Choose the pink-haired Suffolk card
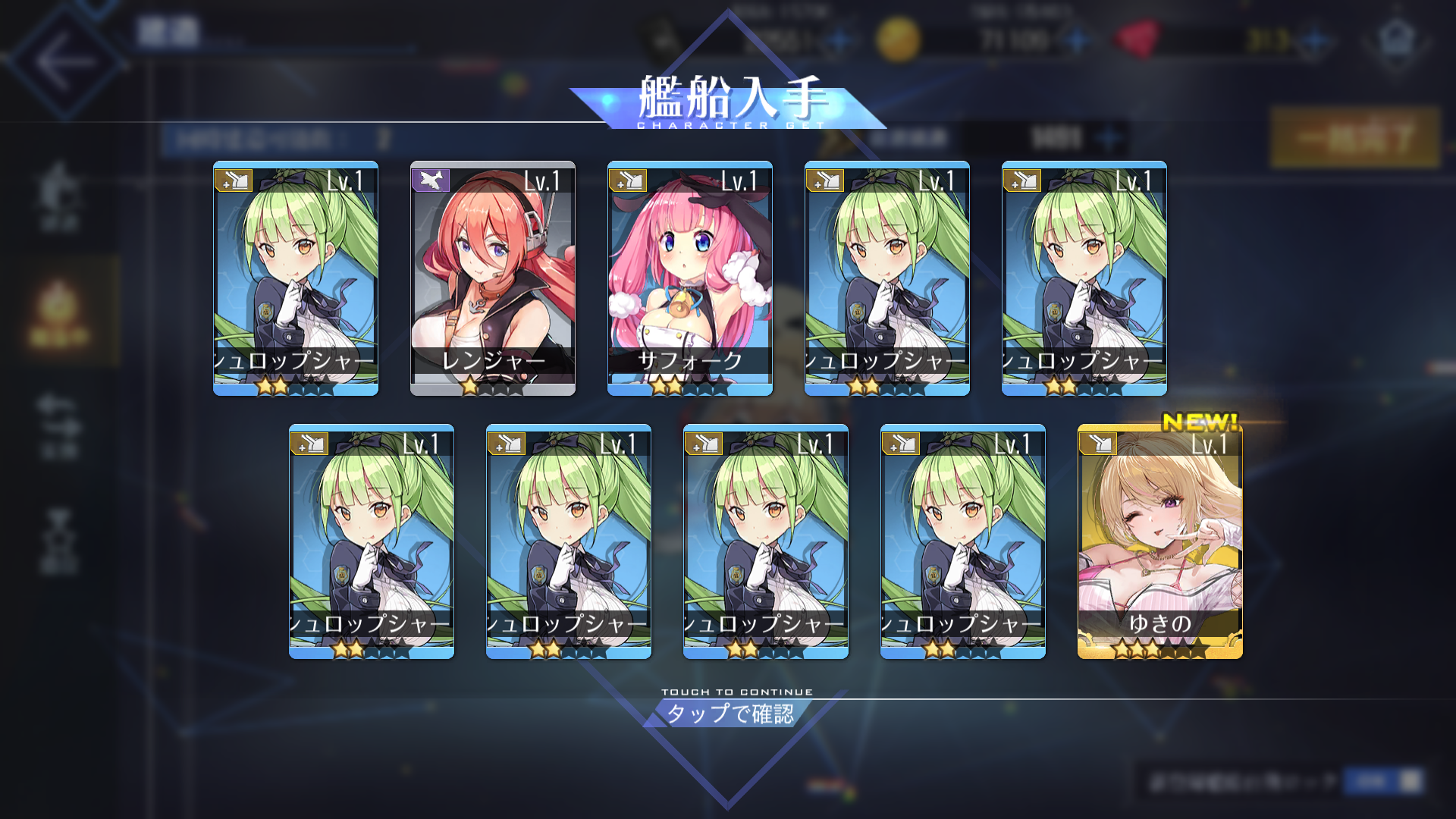This screenshot has width=1456, height=819. 690,278
